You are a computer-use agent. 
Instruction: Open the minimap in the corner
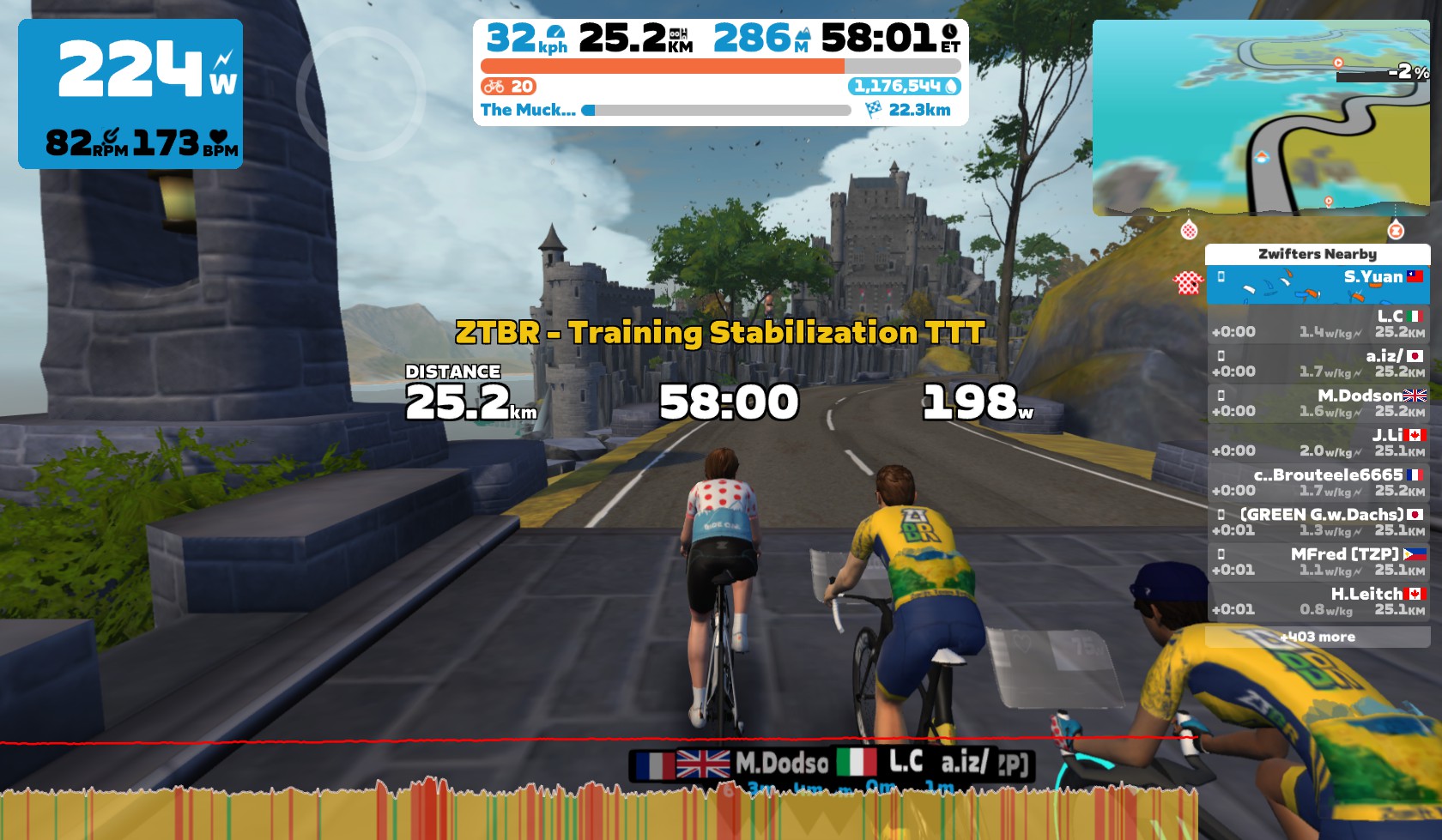pos(1260,118)
